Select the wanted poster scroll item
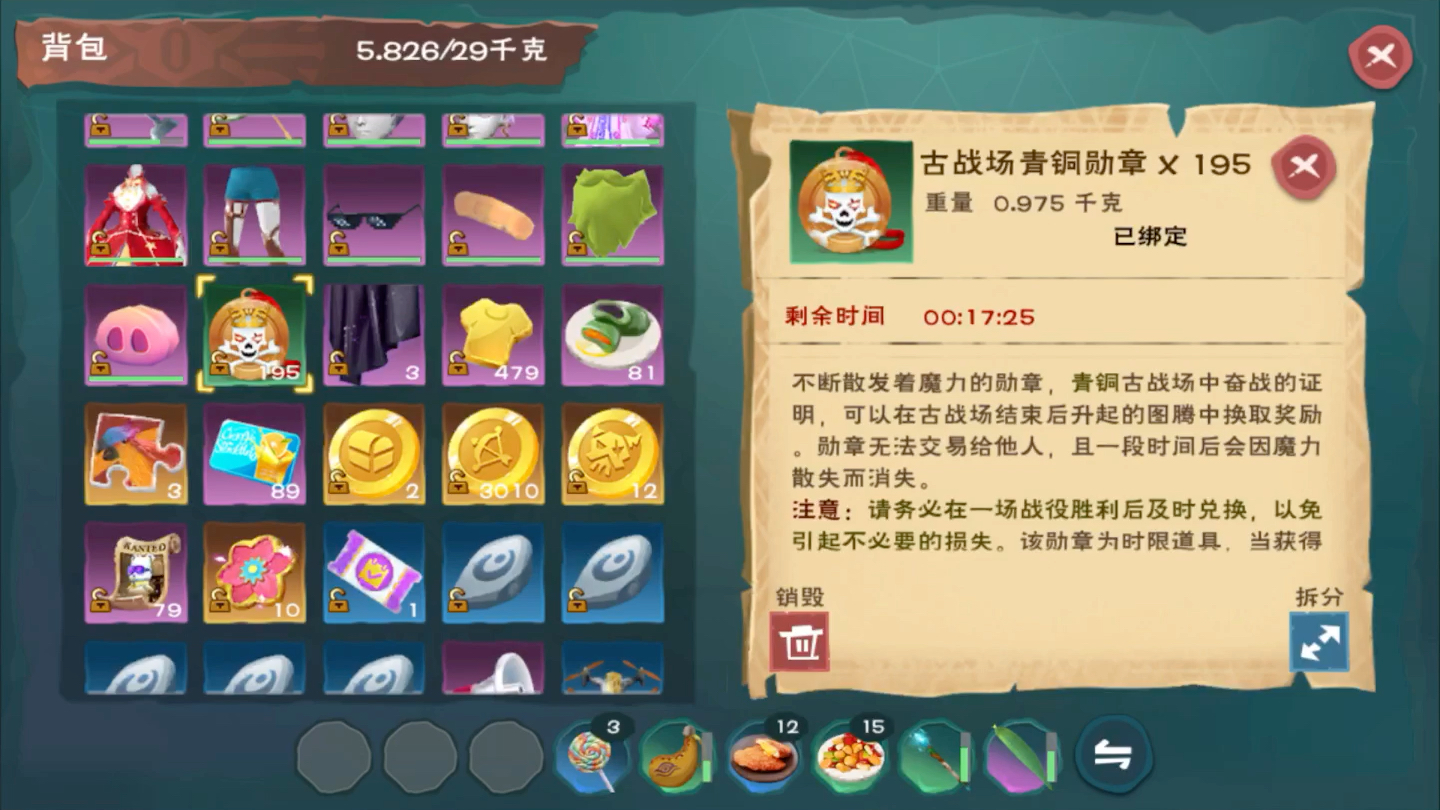 click(136, 573)
